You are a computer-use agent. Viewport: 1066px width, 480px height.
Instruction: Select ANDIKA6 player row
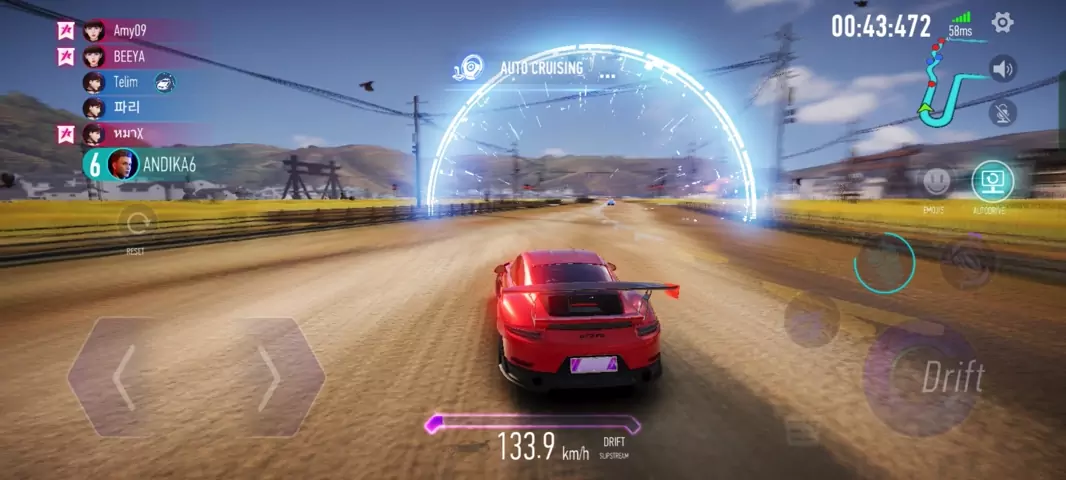point(150,163)
